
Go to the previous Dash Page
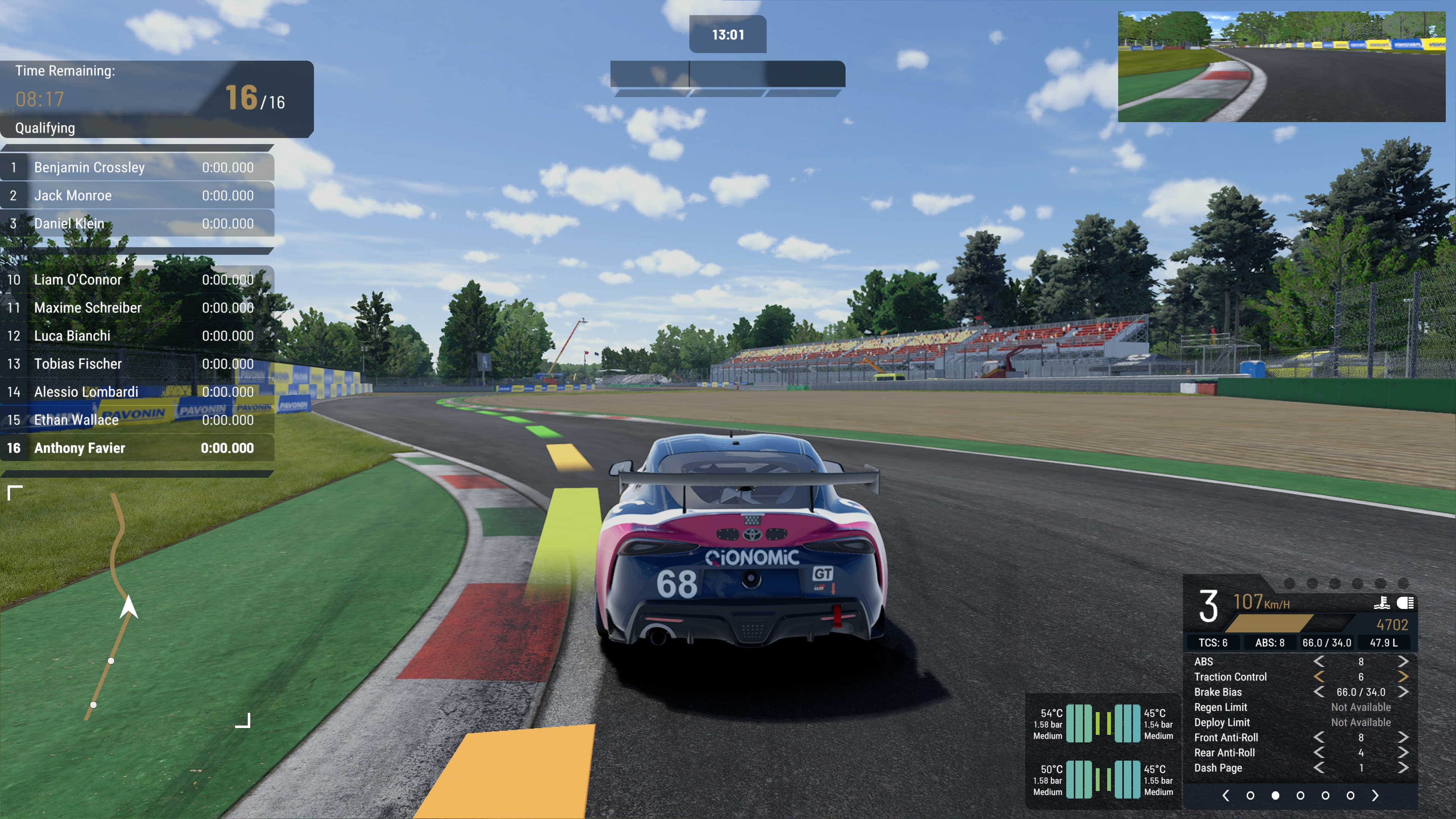1319,767
